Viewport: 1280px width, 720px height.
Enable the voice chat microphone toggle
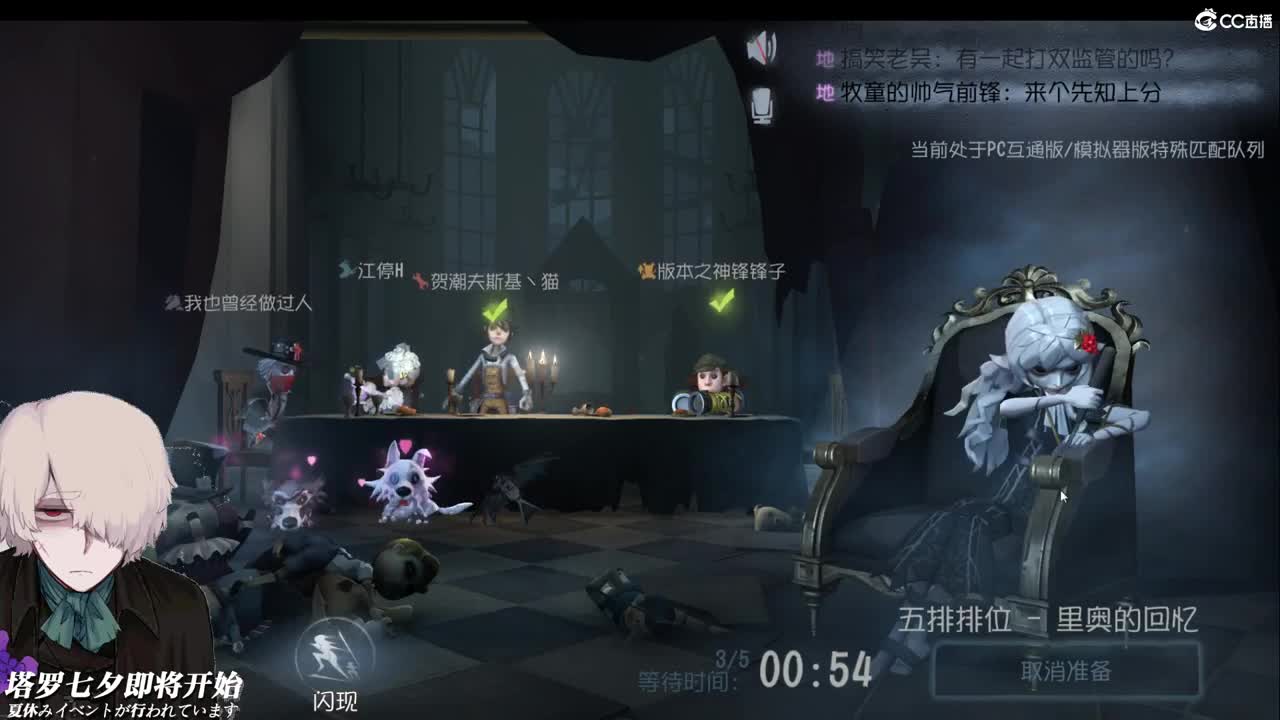pyautogui.click(x=764, y=103)
